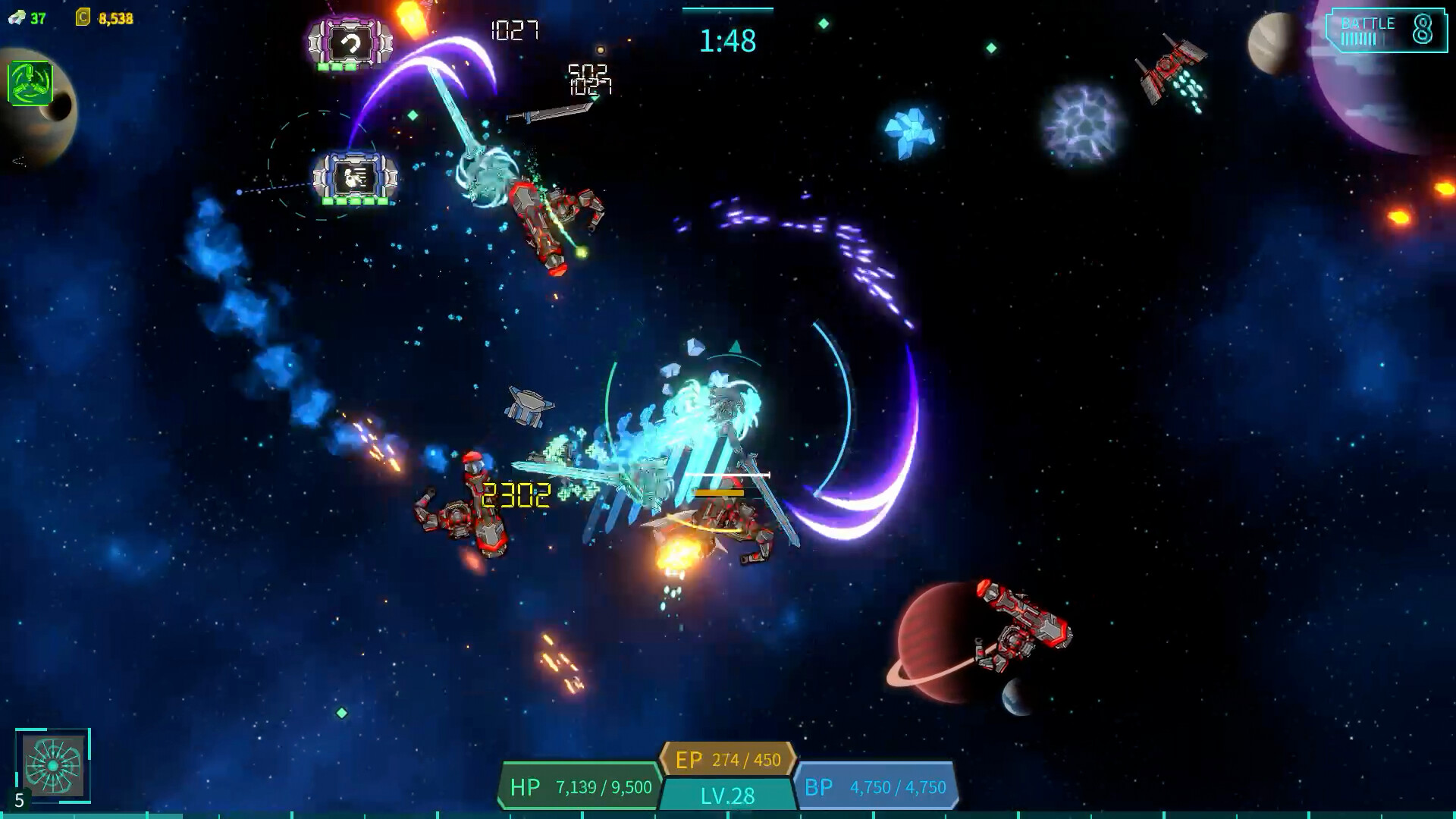The image size is (1456, 819).
Task: Enable the targeting reticle over the boss
Action: tap(734, 347)
